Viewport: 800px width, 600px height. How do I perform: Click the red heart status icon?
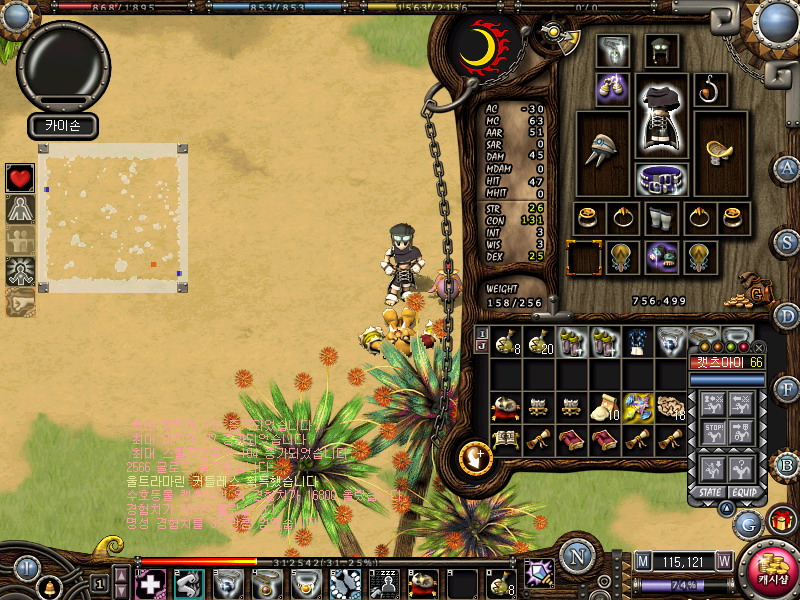pos(20,178)
